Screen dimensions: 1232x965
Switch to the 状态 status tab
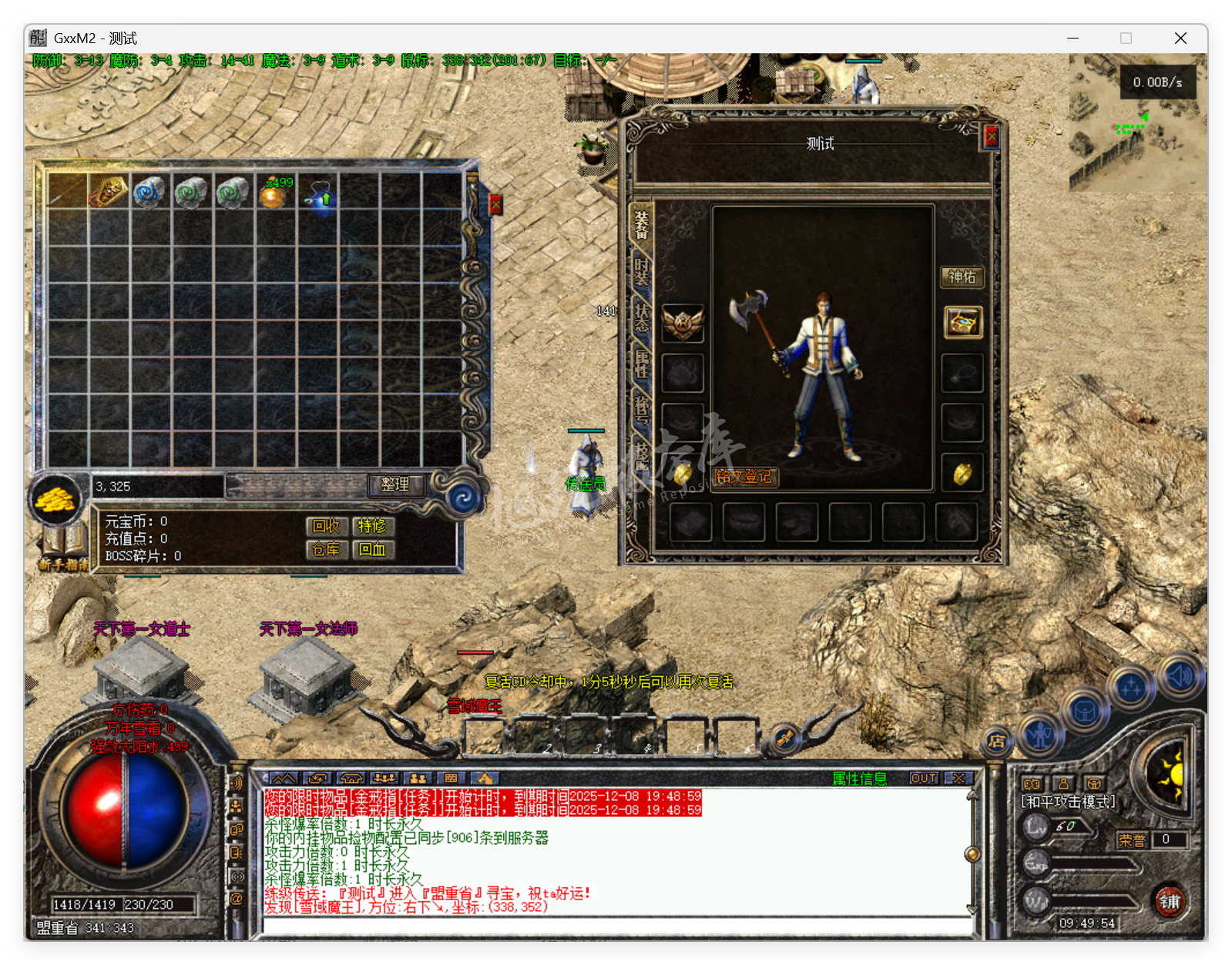641,317
